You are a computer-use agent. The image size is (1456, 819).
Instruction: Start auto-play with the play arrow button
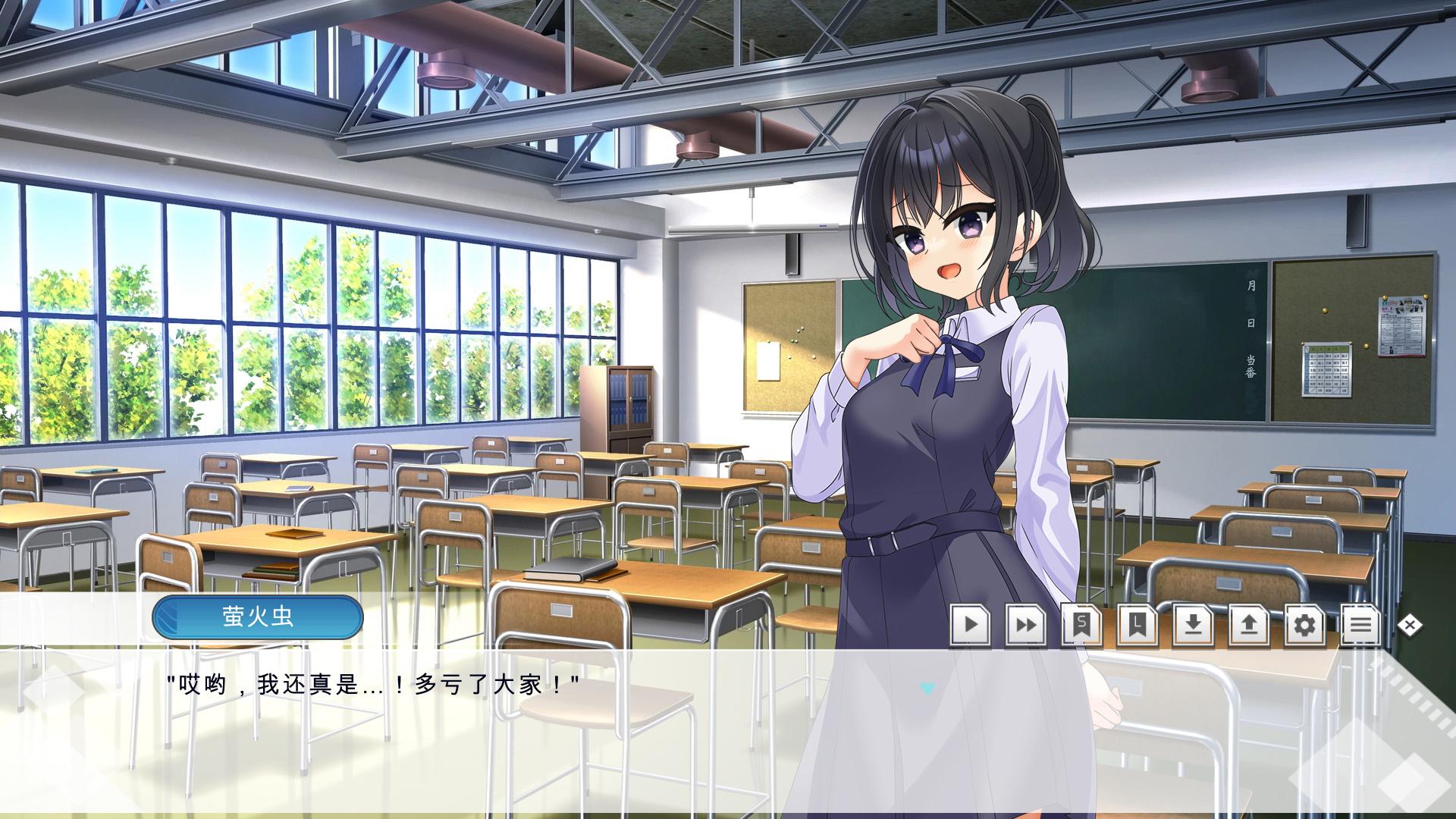(x=971, y=625)
